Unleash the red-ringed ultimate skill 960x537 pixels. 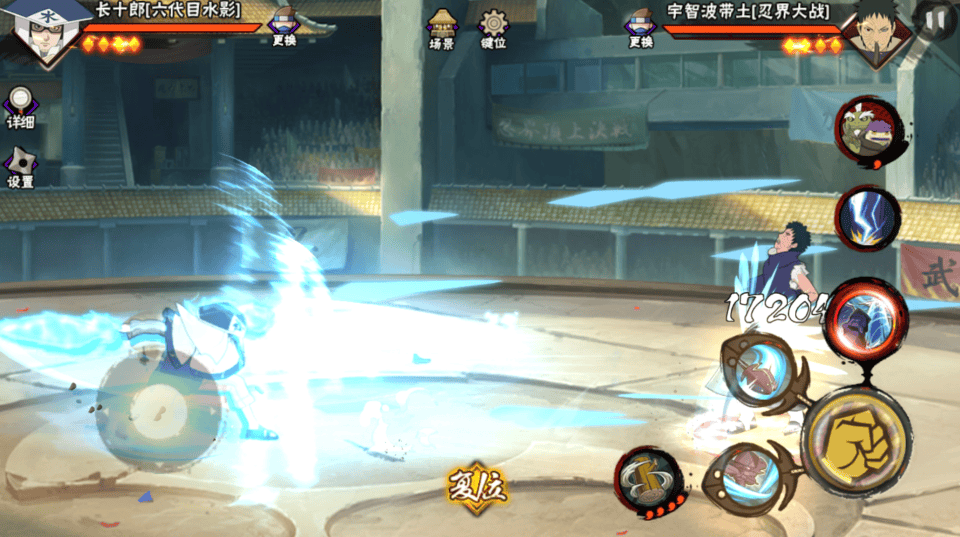865,318
